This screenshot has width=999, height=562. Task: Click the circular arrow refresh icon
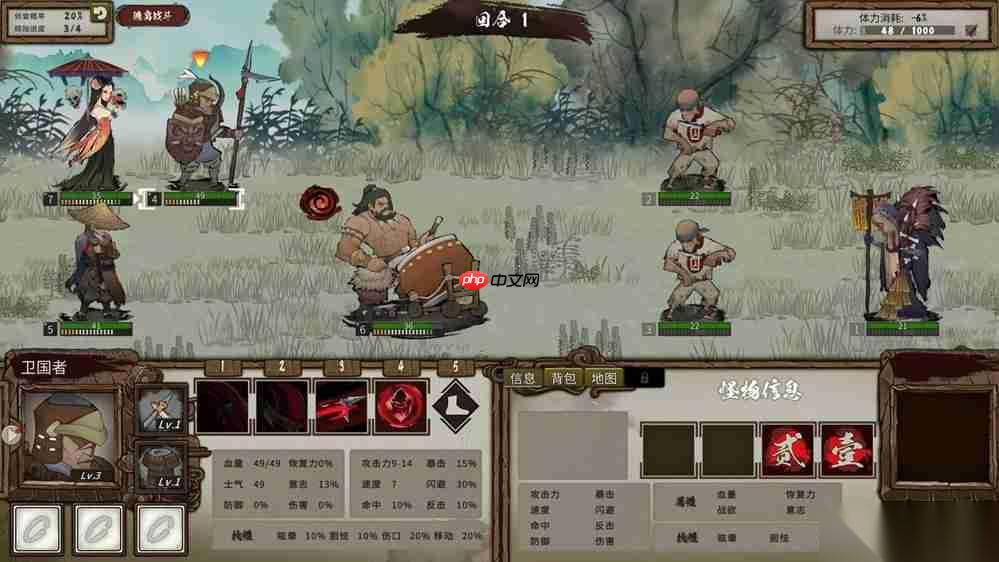pyautogui.click(x=100, y=13)
